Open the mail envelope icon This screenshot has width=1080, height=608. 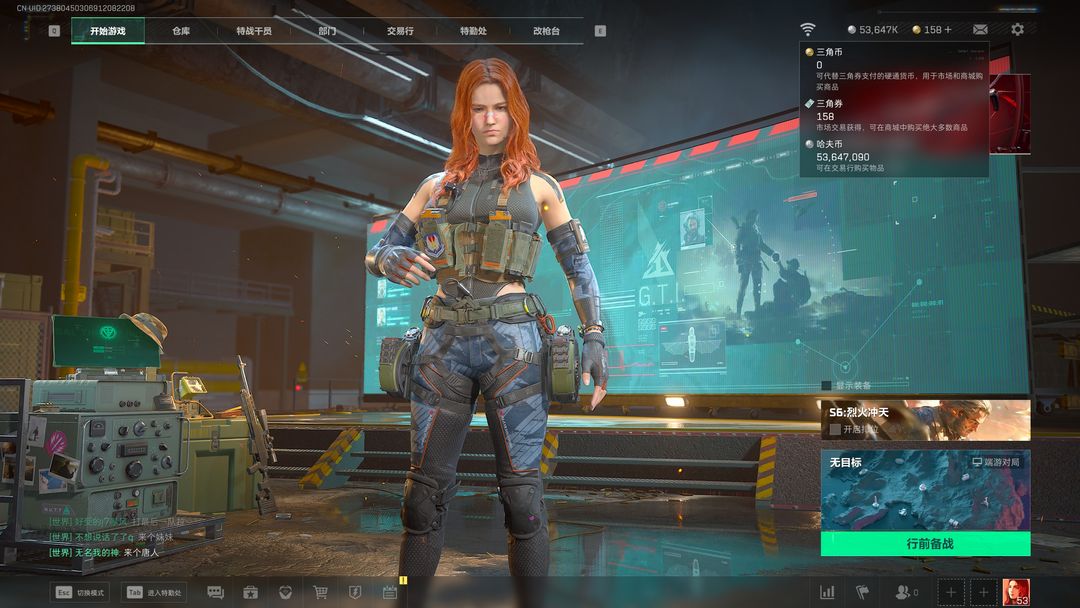(980, 30)
